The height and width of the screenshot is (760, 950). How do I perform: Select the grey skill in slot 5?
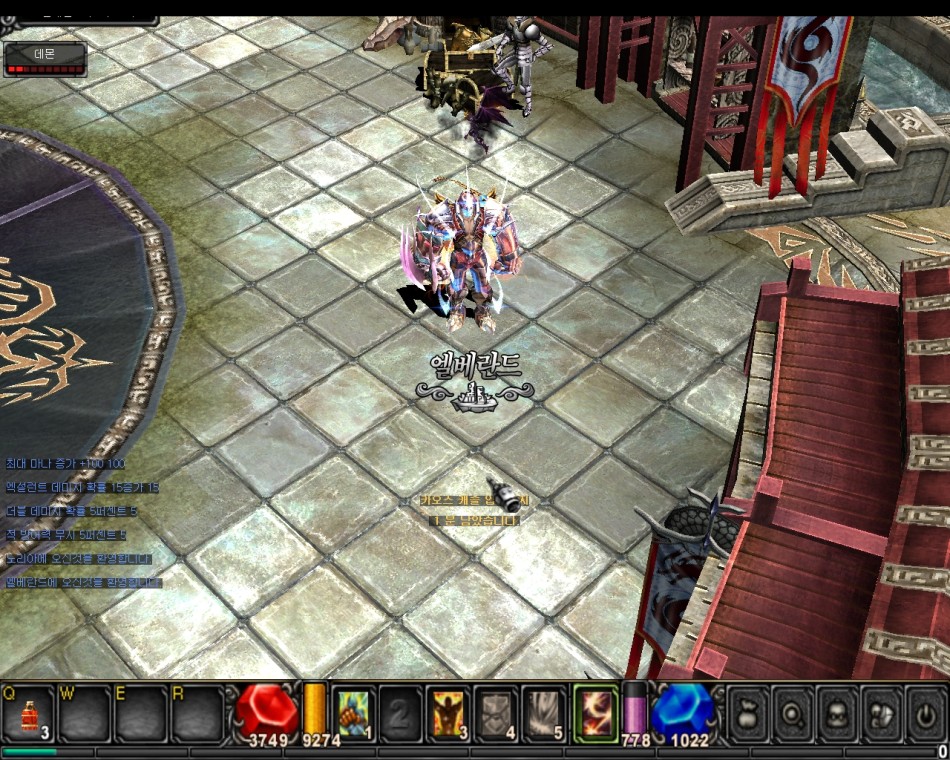[x=545, y=713]
